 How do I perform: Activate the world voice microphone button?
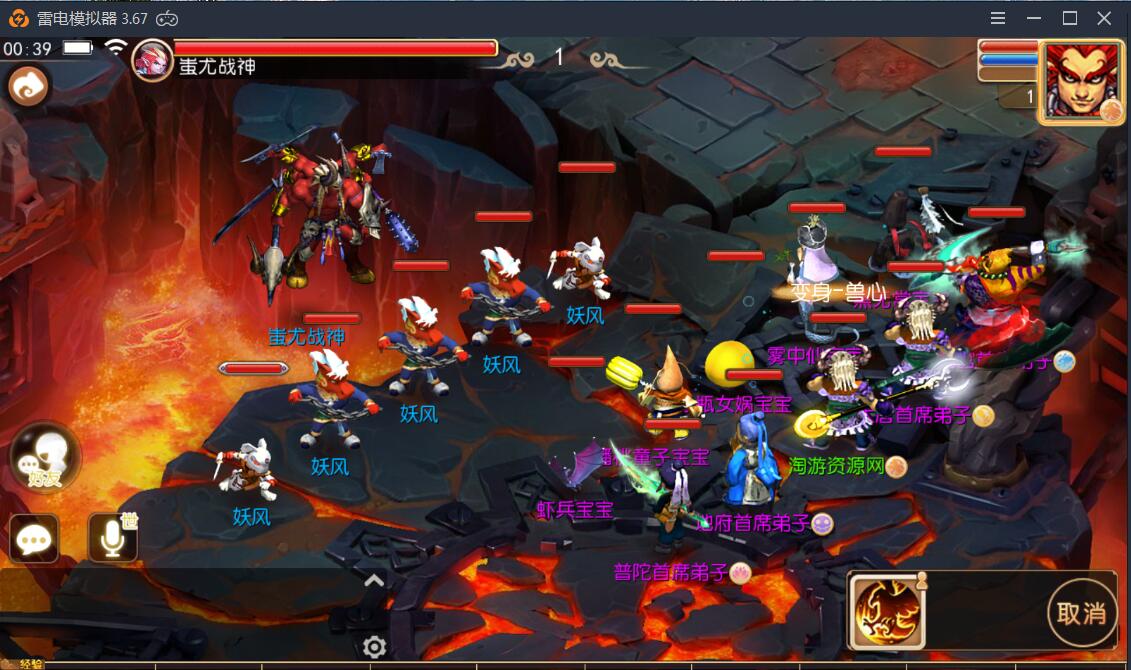(113, 540)
